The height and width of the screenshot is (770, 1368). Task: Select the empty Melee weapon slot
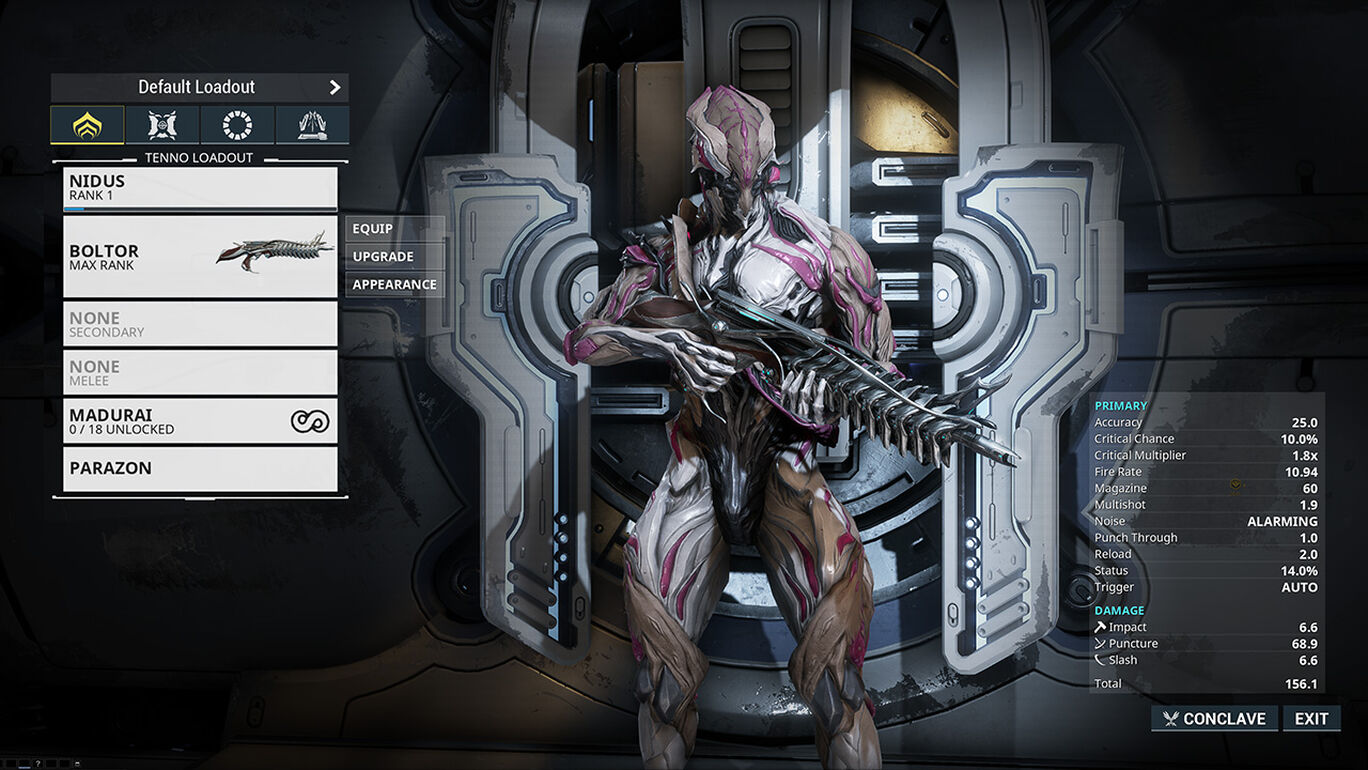tap(200, 373)
